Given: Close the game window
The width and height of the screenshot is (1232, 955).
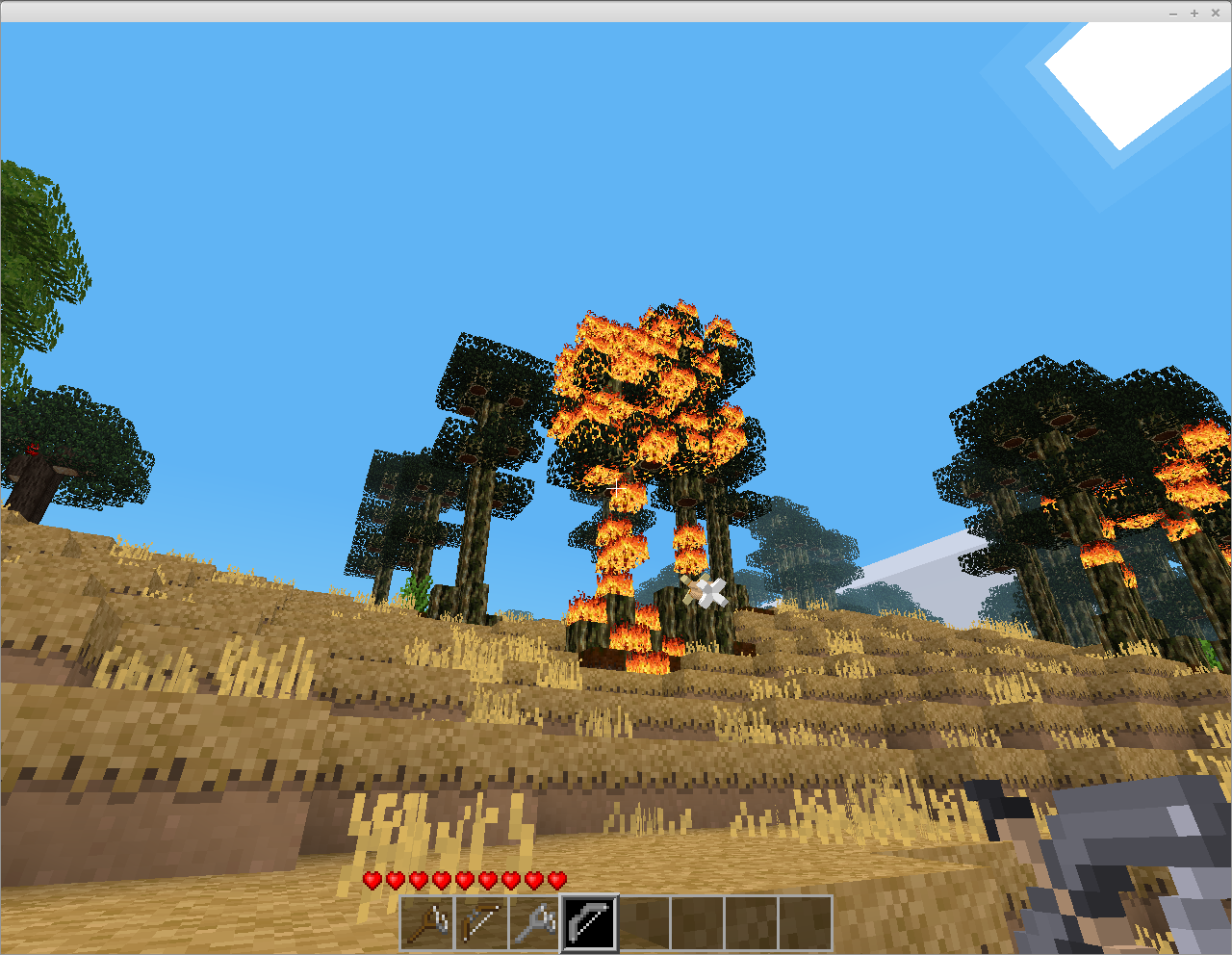Looking at the screenshot, I should click(1216, 13).
